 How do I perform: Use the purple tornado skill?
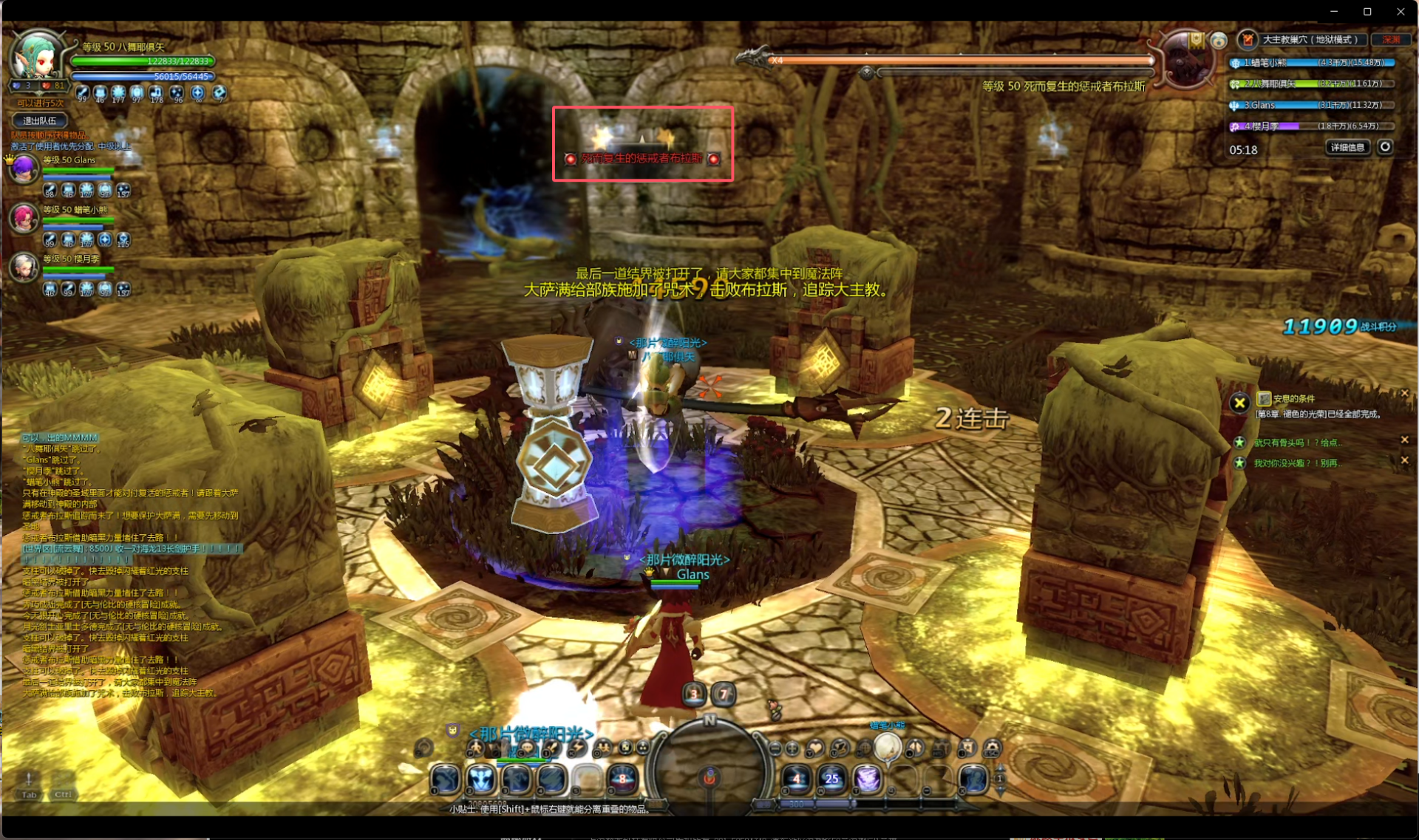tap(867, 778)
